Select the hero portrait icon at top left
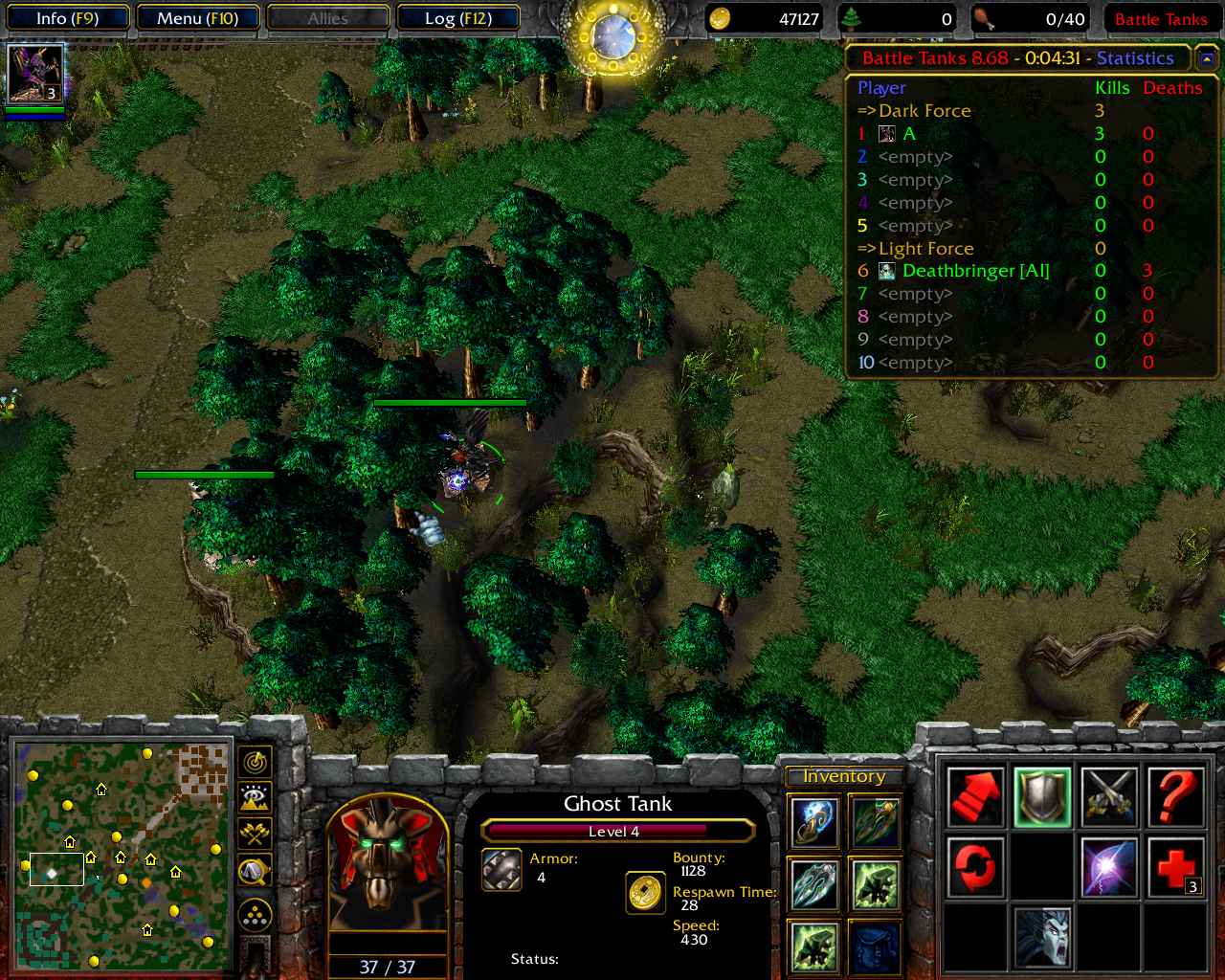This screenshot has height=980, width=1225. pyautogui.click(x=35, y=73)
